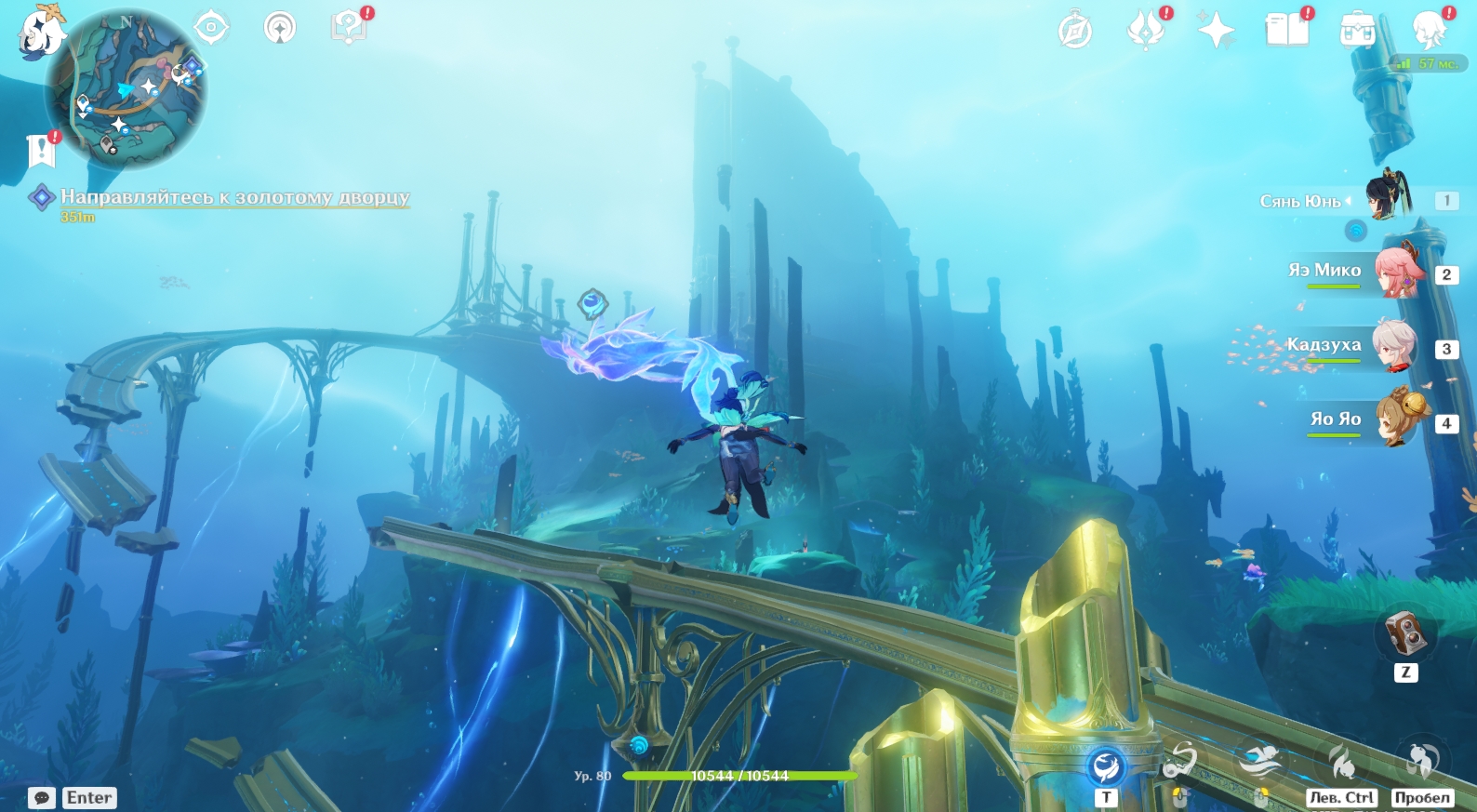This screenshot has width=1477, height=812.
Task: Open the wish star icon
Action: click(1216, 31)
